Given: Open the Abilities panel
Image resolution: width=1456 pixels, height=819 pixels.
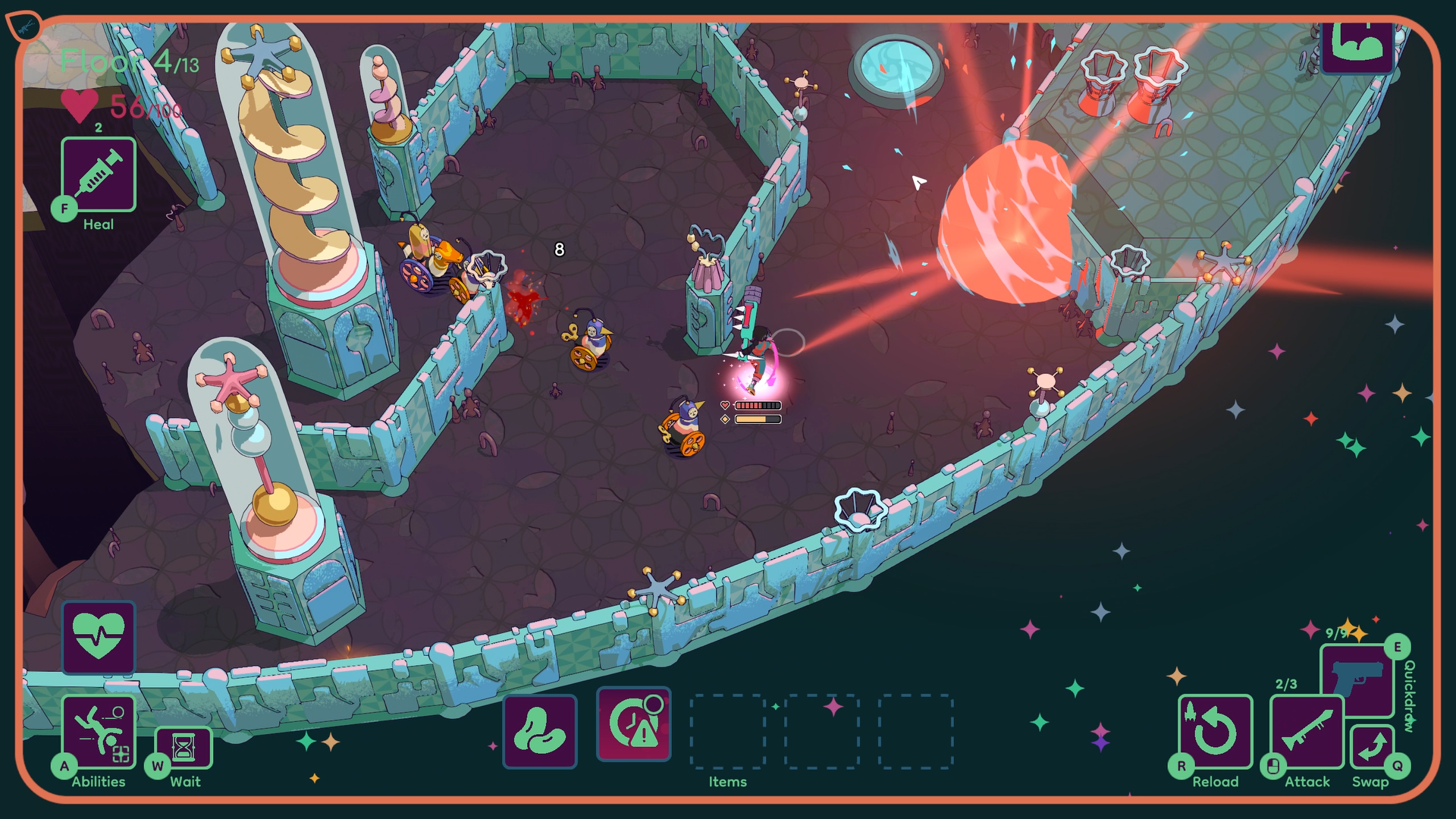Looking at the screenshot, I should [99, 732].
